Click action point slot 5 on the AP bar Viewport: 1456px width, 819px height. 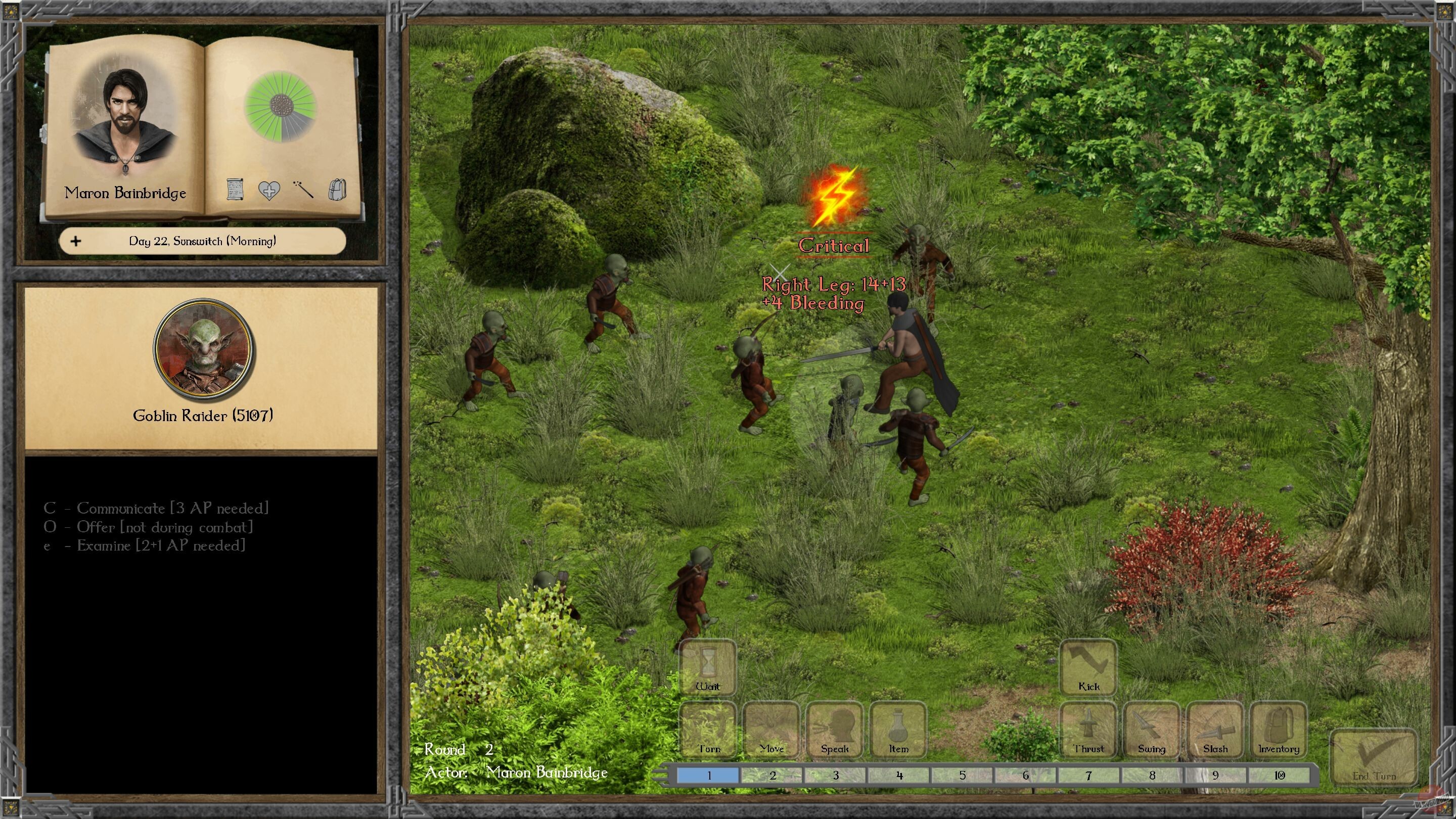pos(962,776)
